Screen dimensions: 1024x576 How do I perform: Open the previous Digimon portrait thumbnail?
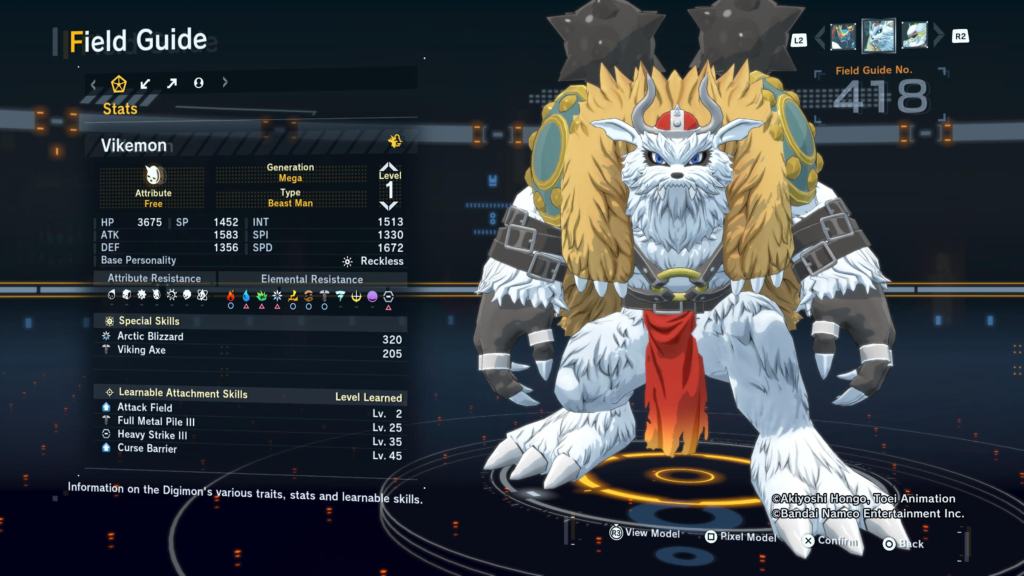[x=843, y=36]
